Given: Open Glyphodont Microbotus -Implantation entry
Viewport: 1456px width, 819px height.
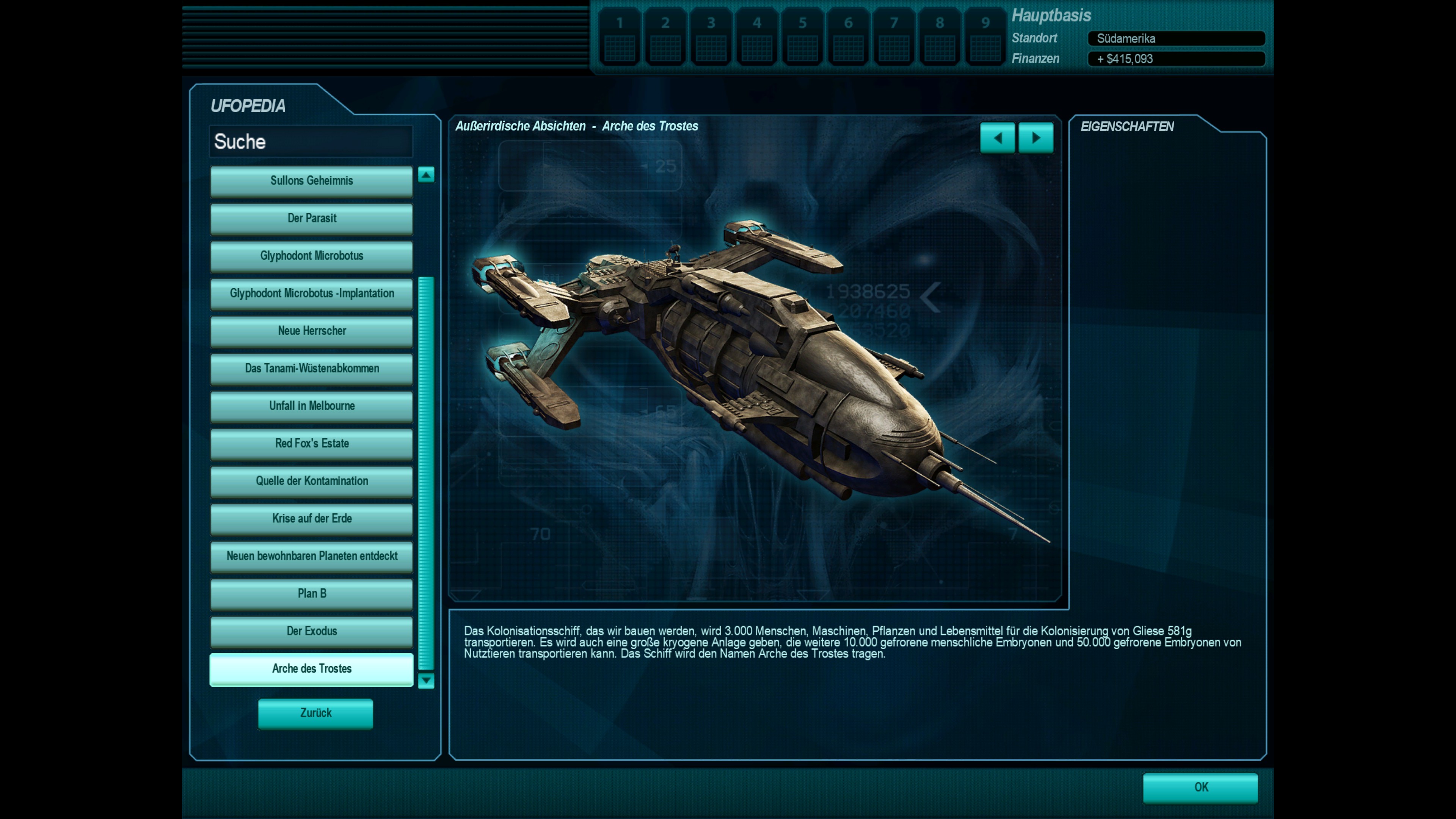Looking at the screenshot, I should [311, 293].
